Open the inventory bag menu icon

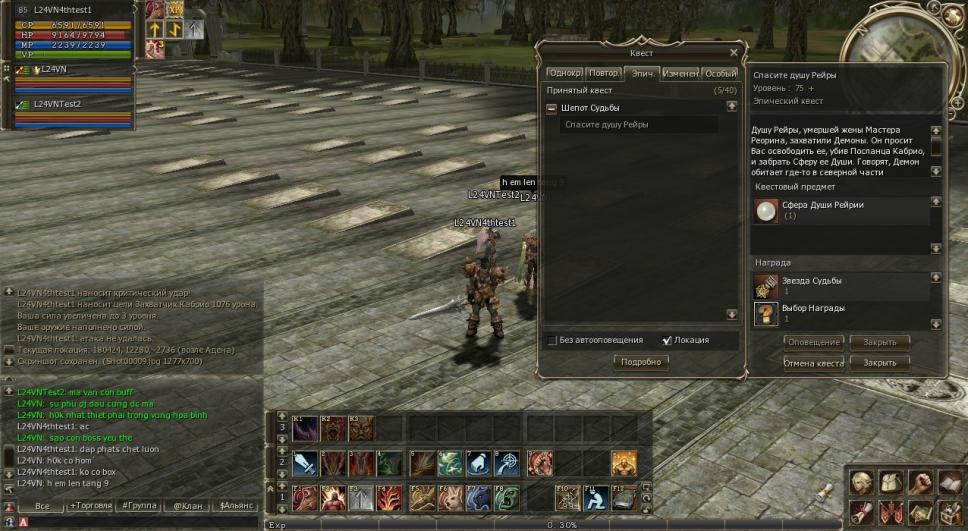pyautogui.click(x=890, y=482)
